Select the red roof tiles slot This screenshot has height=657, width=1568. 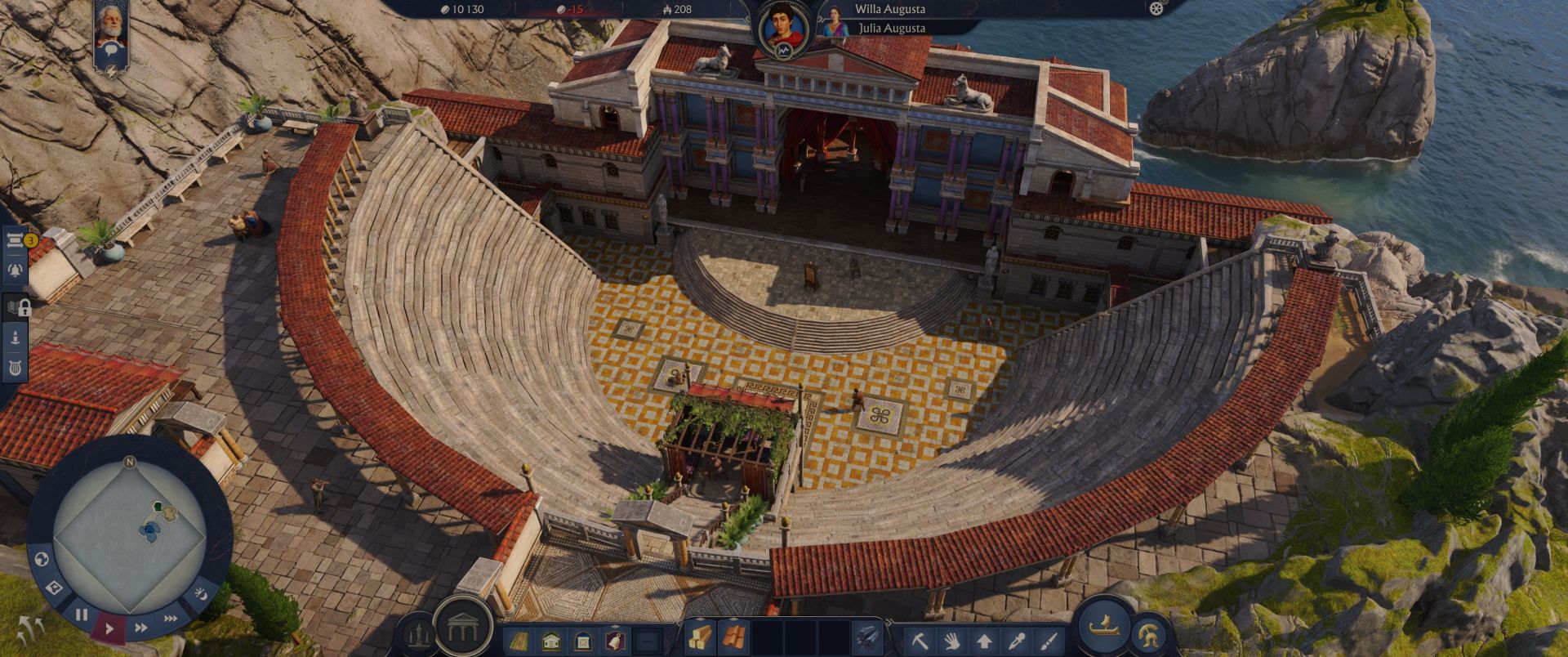click(733, 638)
